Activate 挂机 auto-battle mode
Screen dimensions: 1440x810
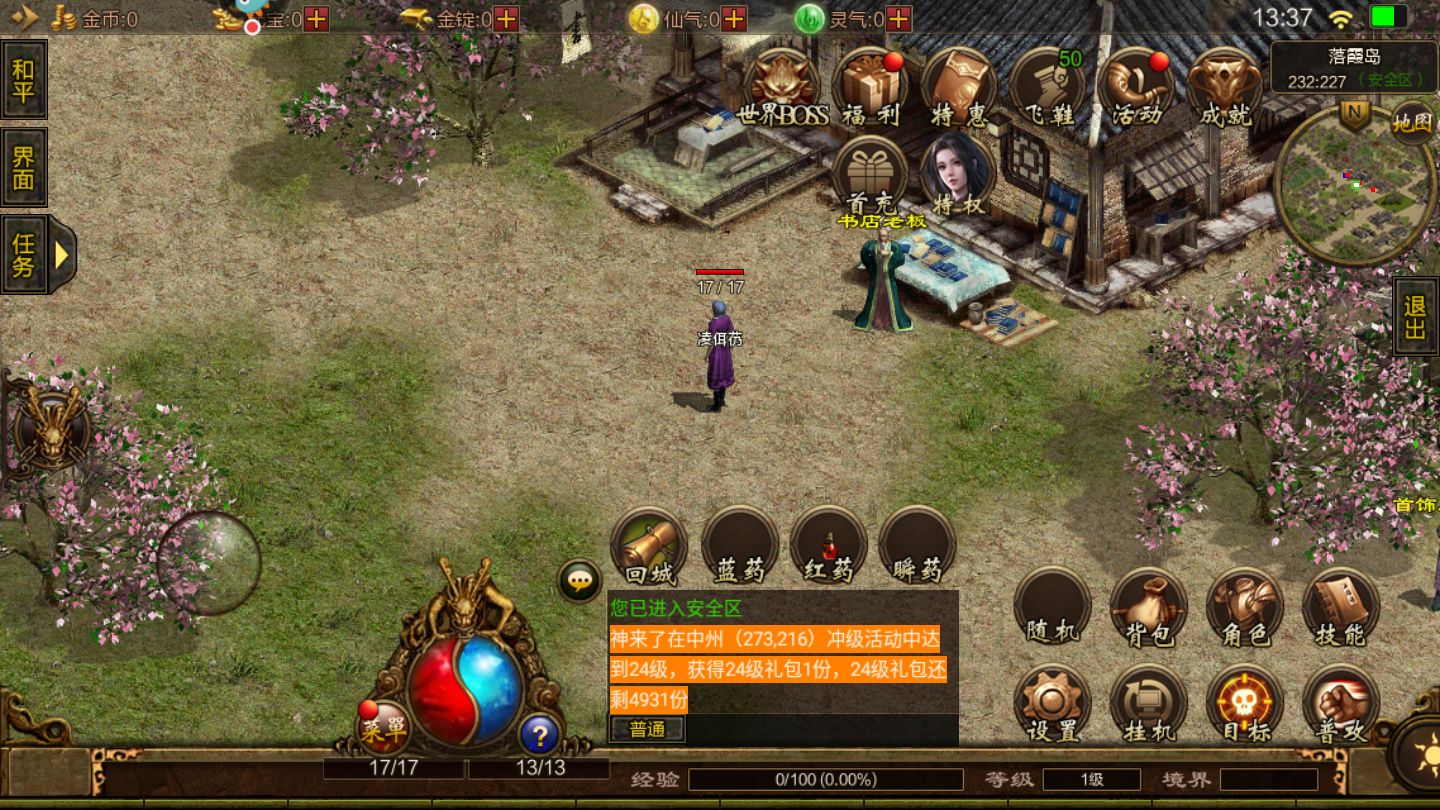(x=1148, y=703)
